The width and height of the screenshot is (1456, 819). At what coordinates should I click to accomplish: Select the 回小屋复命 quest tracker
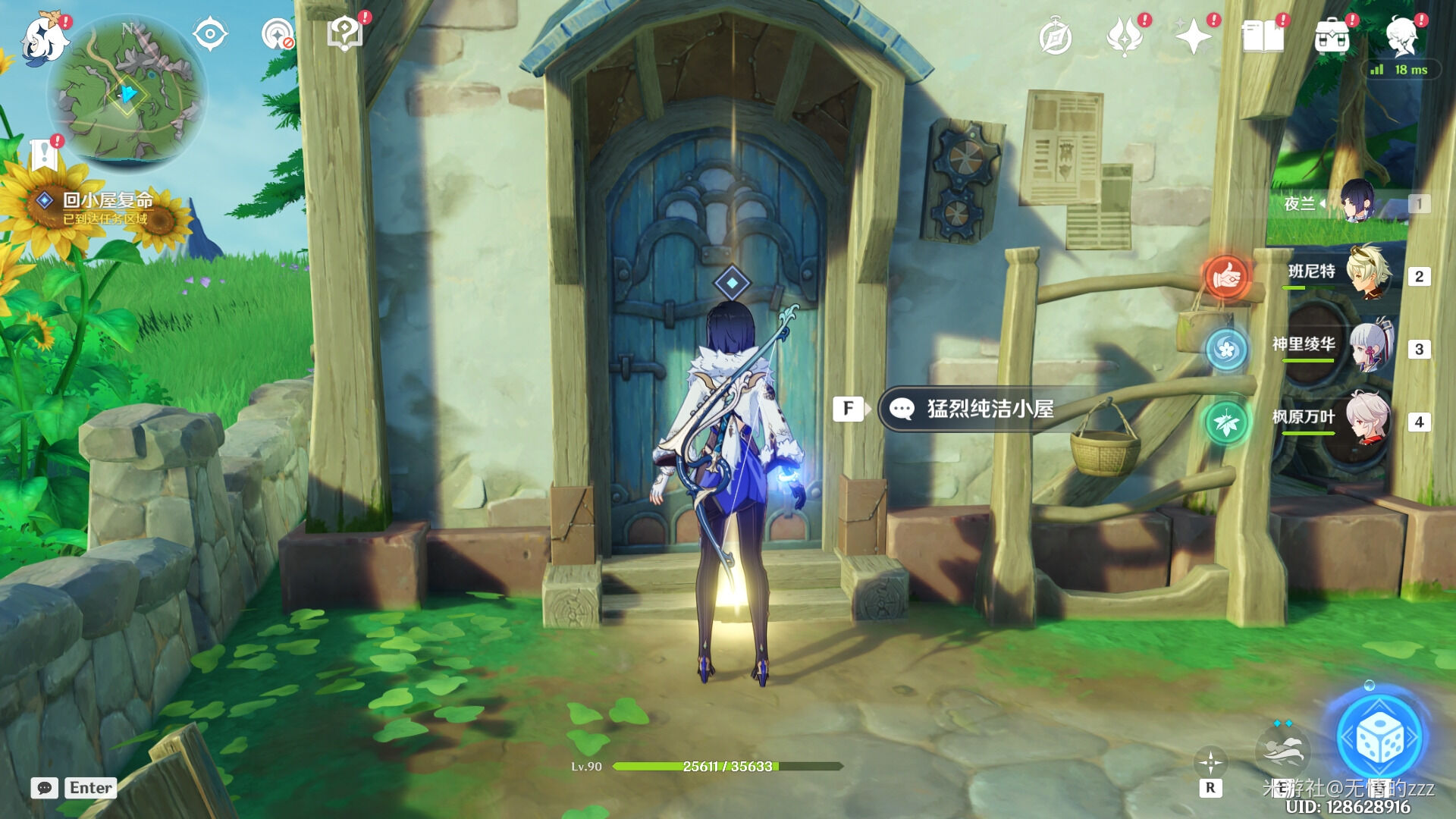[107, 200]
